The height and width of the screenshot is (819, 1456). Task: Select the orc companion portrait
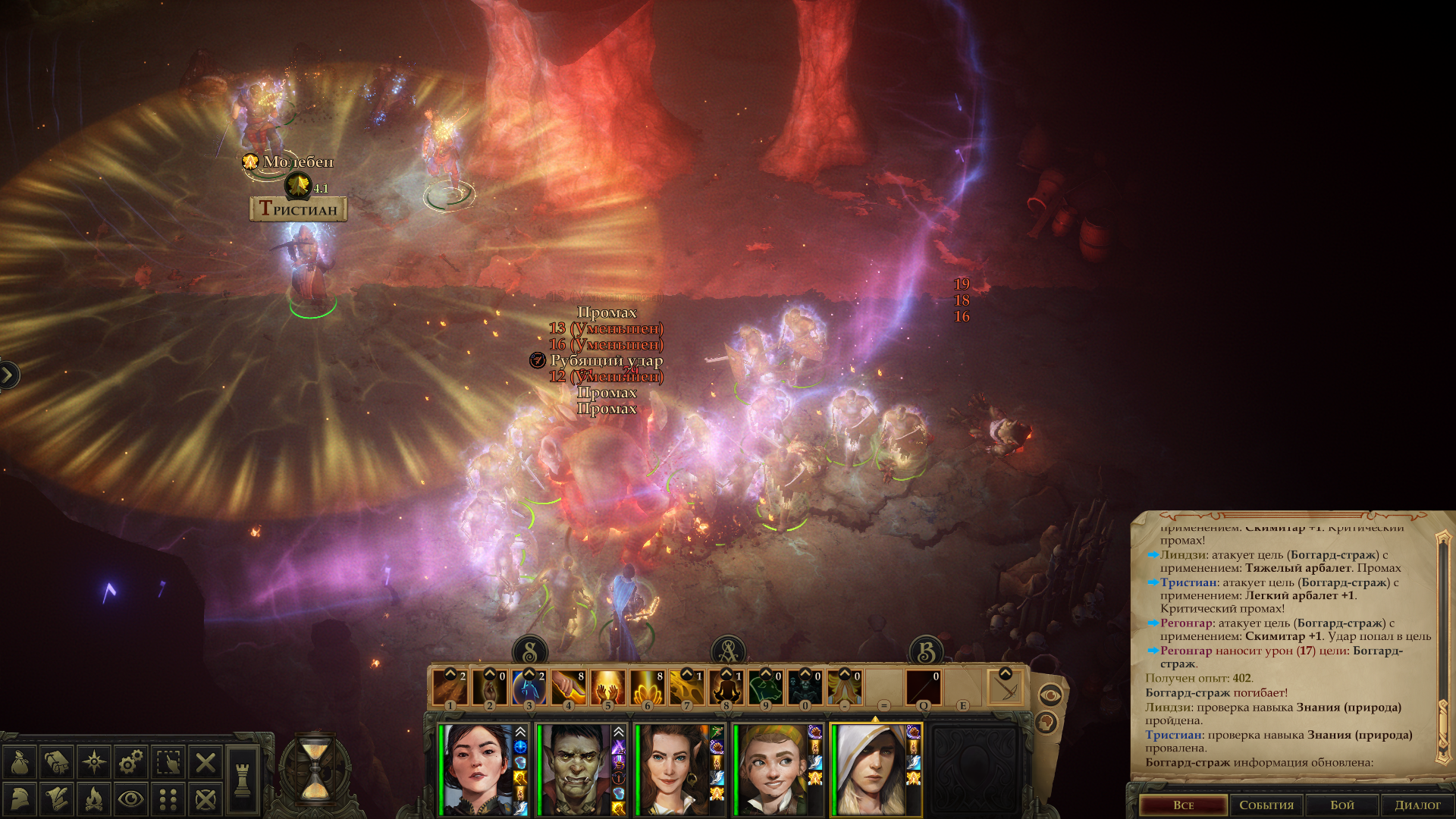coord(574,769)
